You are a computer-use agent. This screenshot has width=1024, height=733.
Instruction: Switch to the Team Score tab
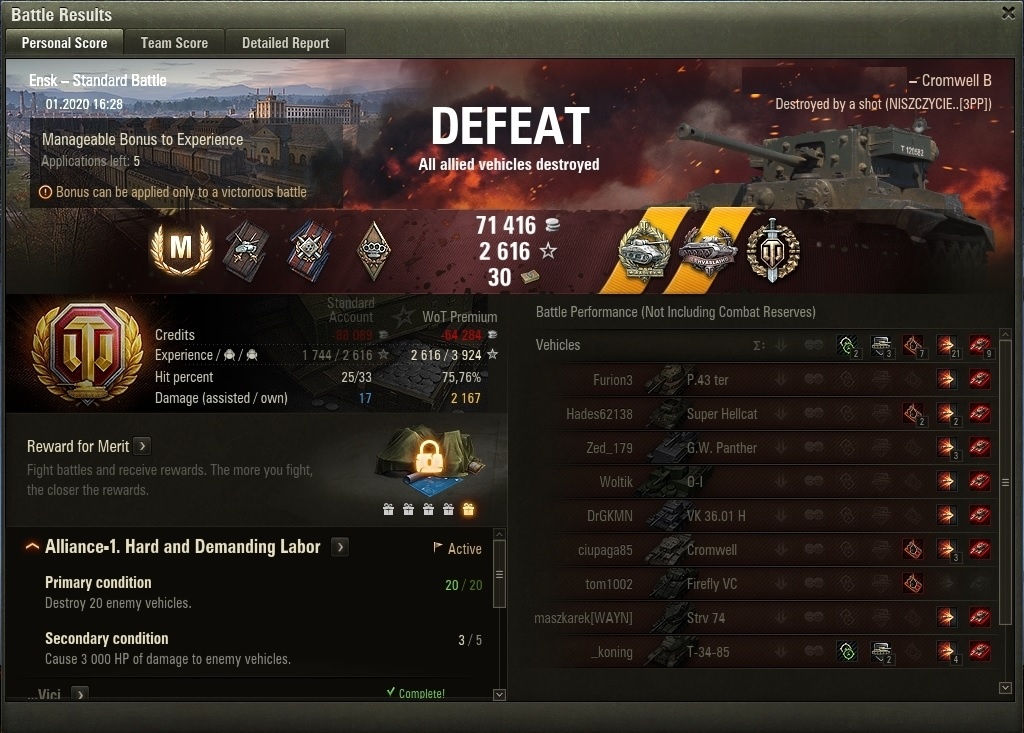point(174,43)
